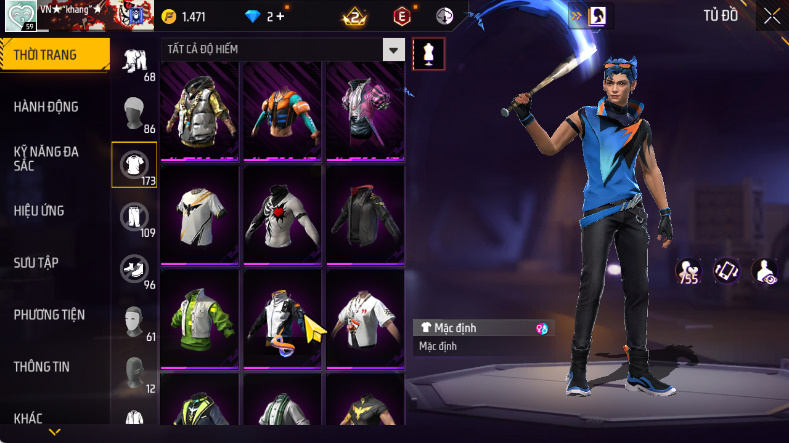Pick the head category with 86 items

[135, 111]
